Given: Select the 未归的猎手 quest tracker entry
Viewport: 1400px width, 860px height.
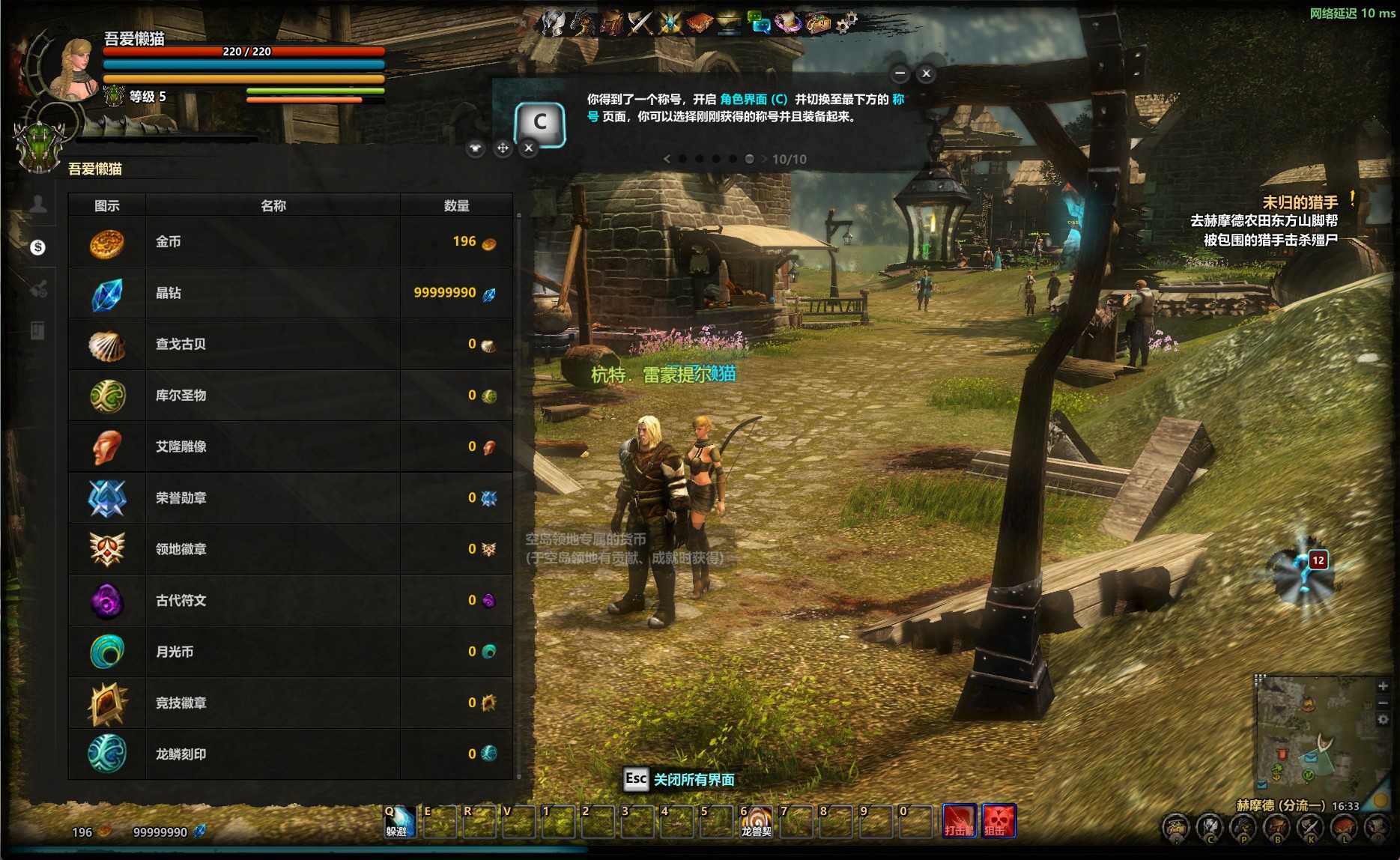Looking at the screenshot, I should (x=1300, y=202).
